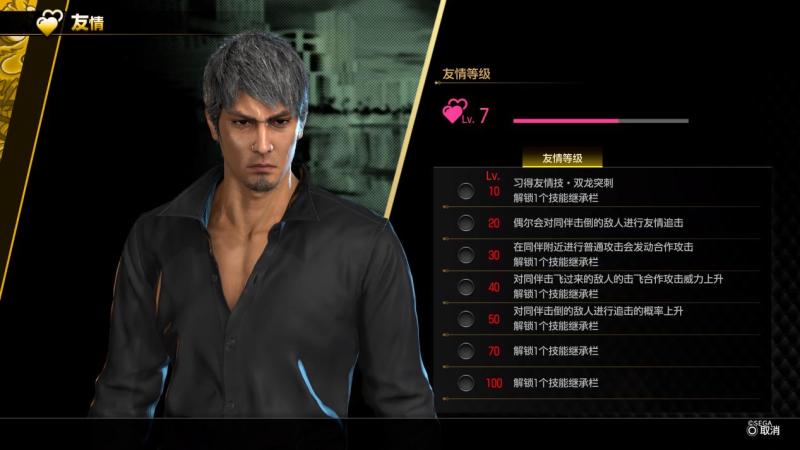Select the Lv. 10 双龙突刺 reward row
800x450 pixels.
pos(600,190)
